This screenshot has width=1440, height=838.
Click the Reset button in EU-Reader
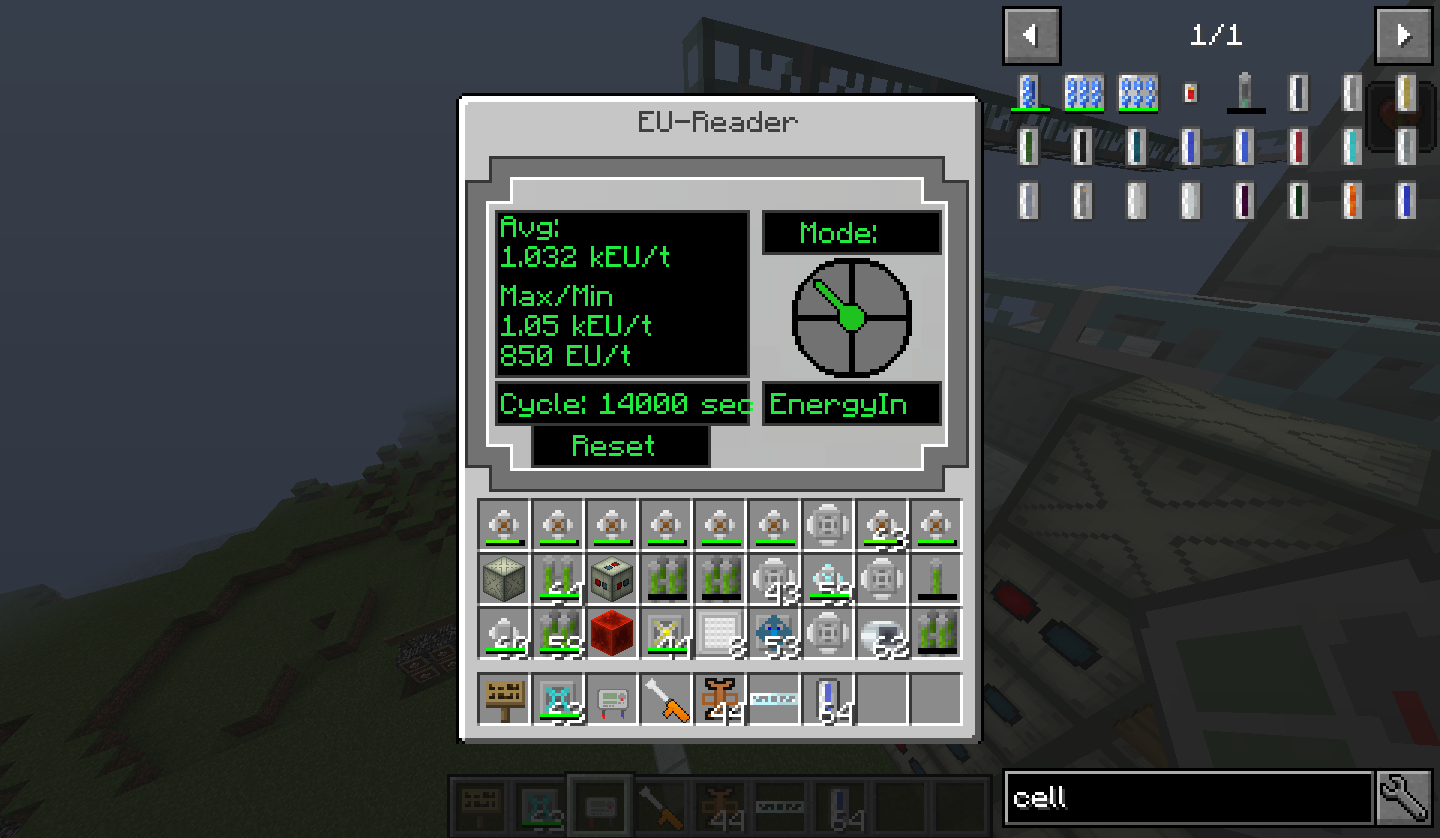click(620, 446)
